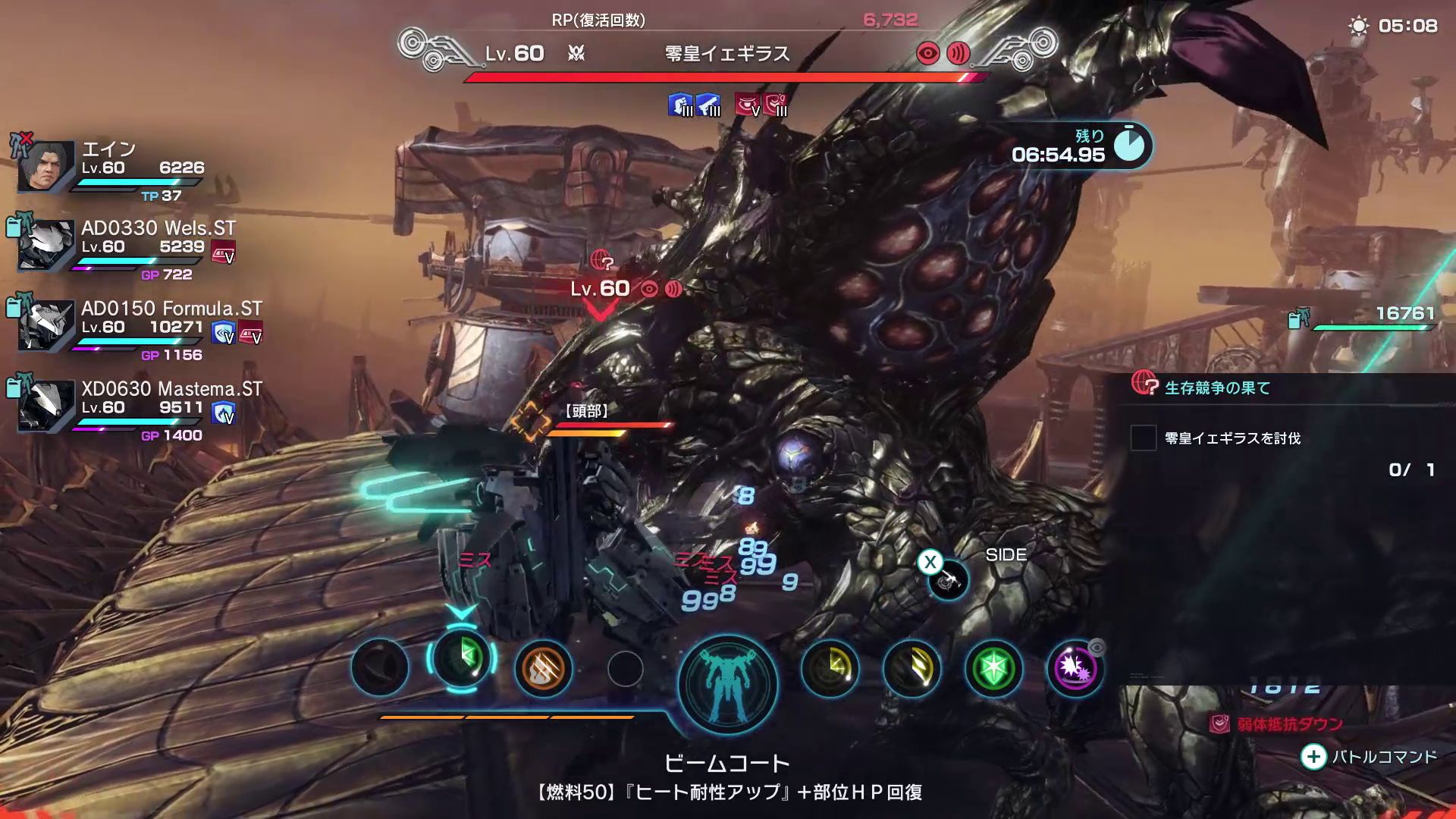This screenshot has height=819, width=1456.
Task: Use the green starburst shield art
Action: [993, 669]
